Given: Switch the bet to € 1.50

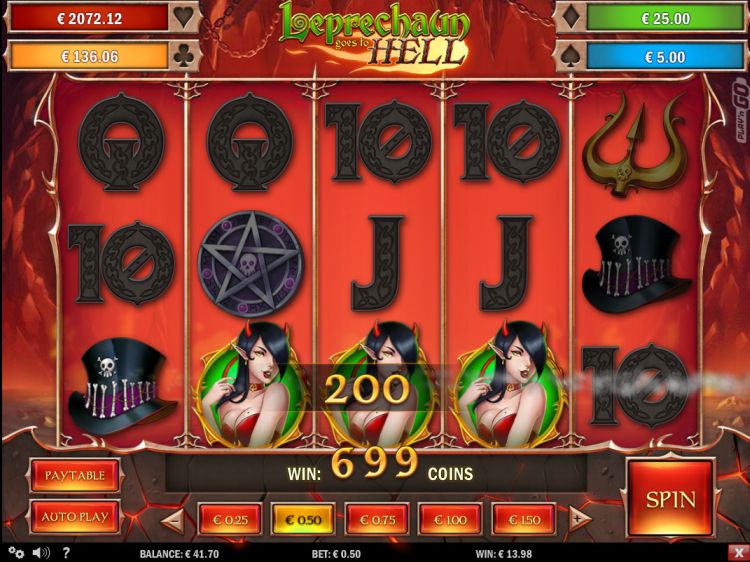Looking at the screenshot, I should tap(524, 519).
